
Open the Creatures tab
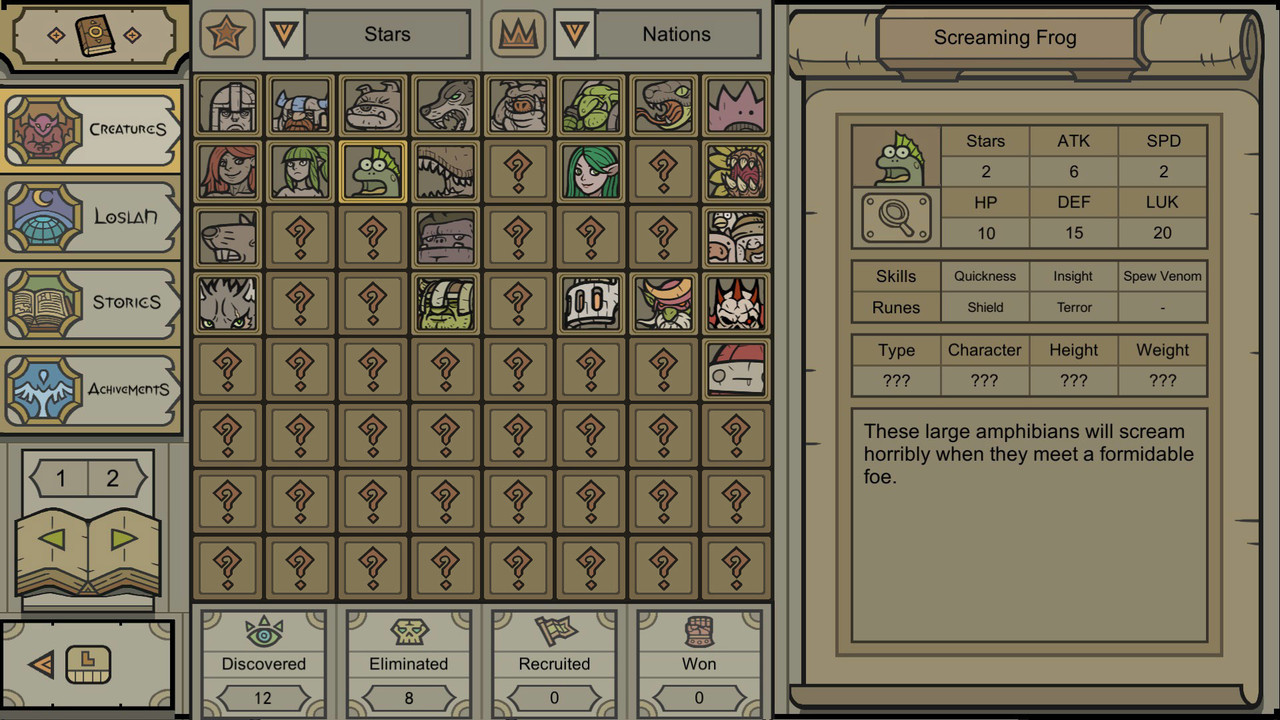(92, 129)
